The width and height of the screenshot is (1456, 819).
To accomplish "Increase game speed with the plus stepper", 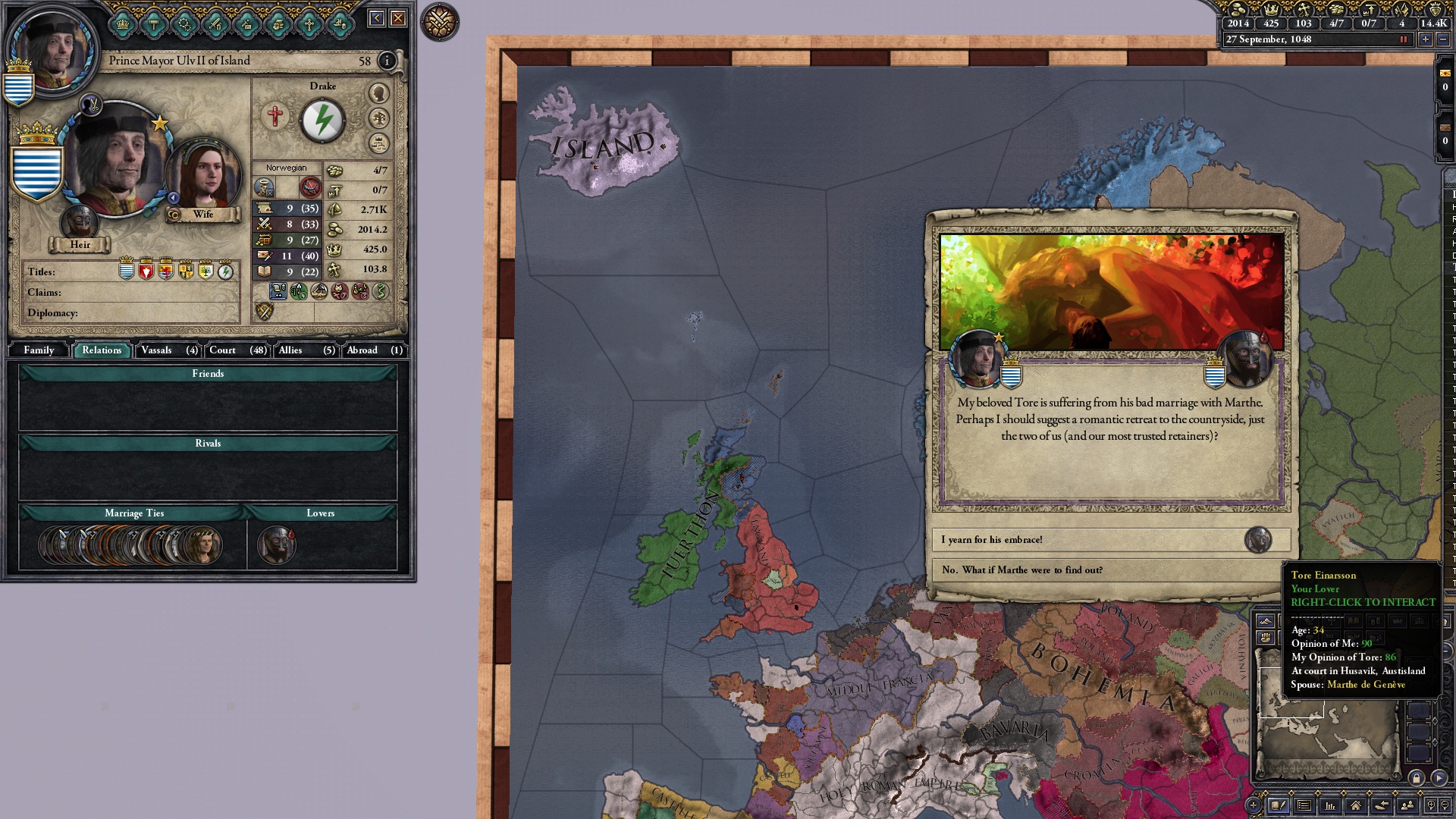I will [1427, 41].
